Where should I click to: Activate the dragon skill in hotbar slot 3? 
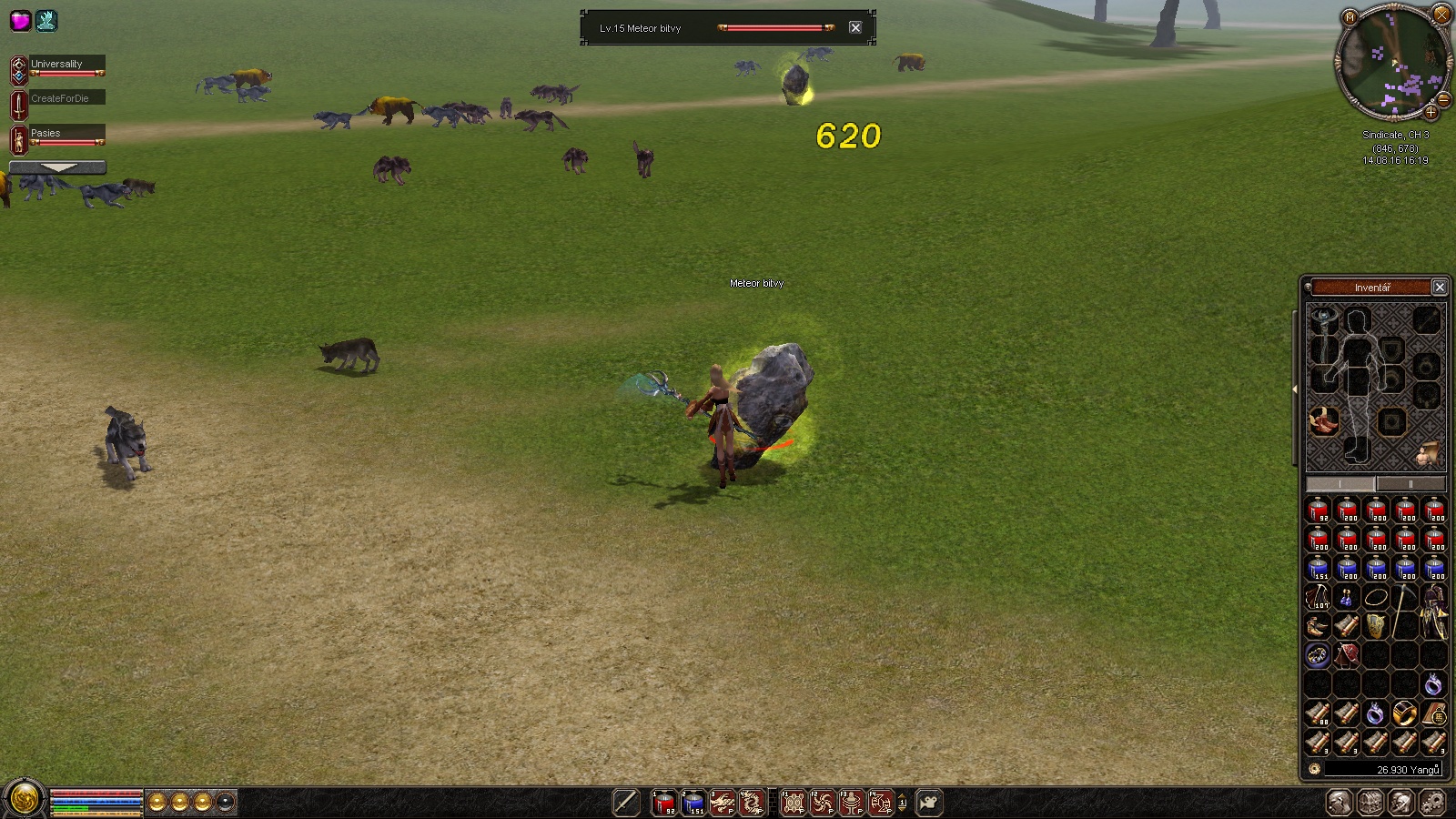pyautogui.click(x=723, y=803)
